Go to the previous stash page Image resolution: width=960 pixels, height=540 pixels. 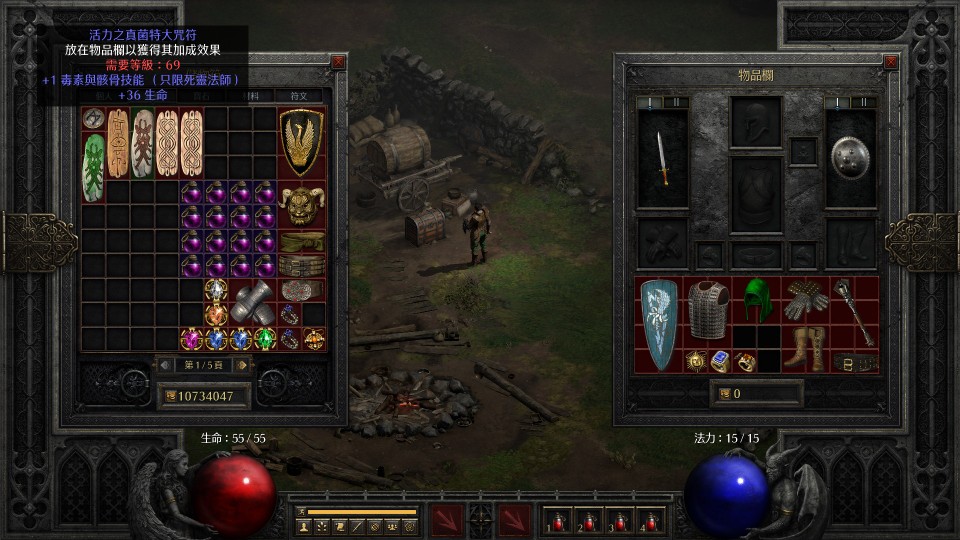pyautogui.click(x=165, y=365)
